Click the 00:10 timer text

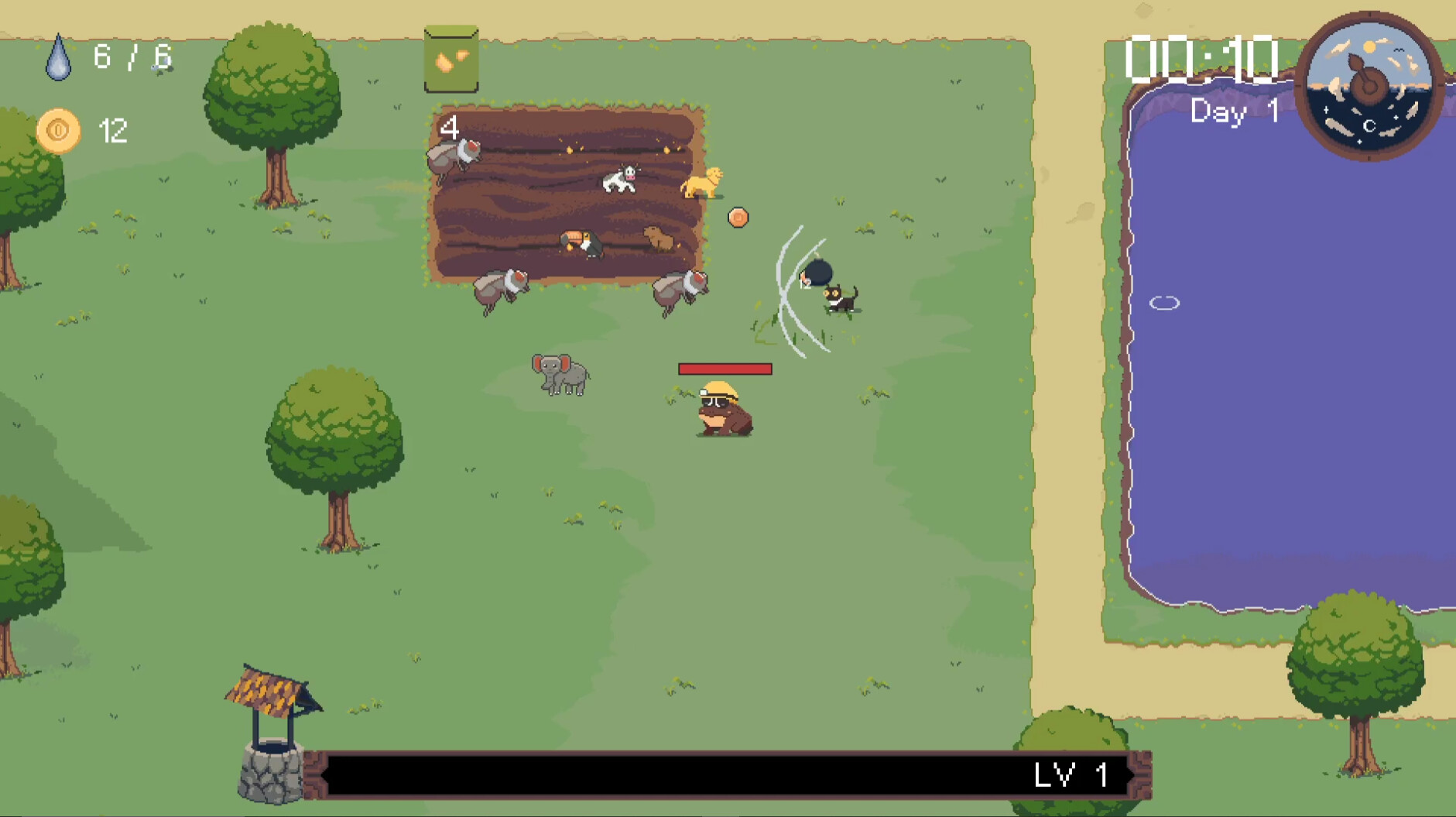[x=1202, y=60]
